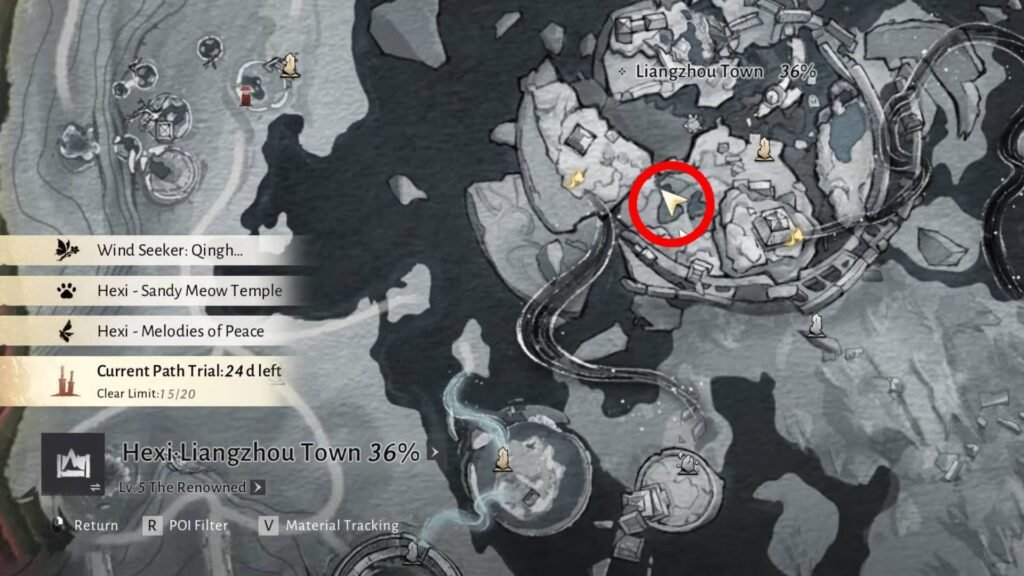The height and width of the screenshot is (576, 1024).
Task: Select the red pillar marker on the map
Action: [244, 95]
